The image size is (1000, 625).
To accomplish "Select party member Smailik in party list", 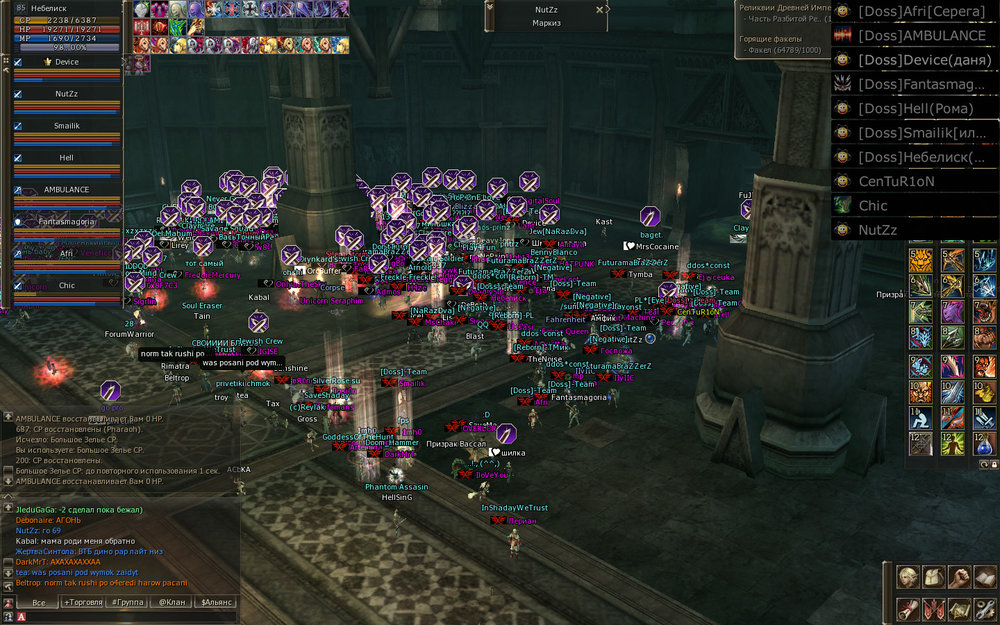I will tap(67, 126).
